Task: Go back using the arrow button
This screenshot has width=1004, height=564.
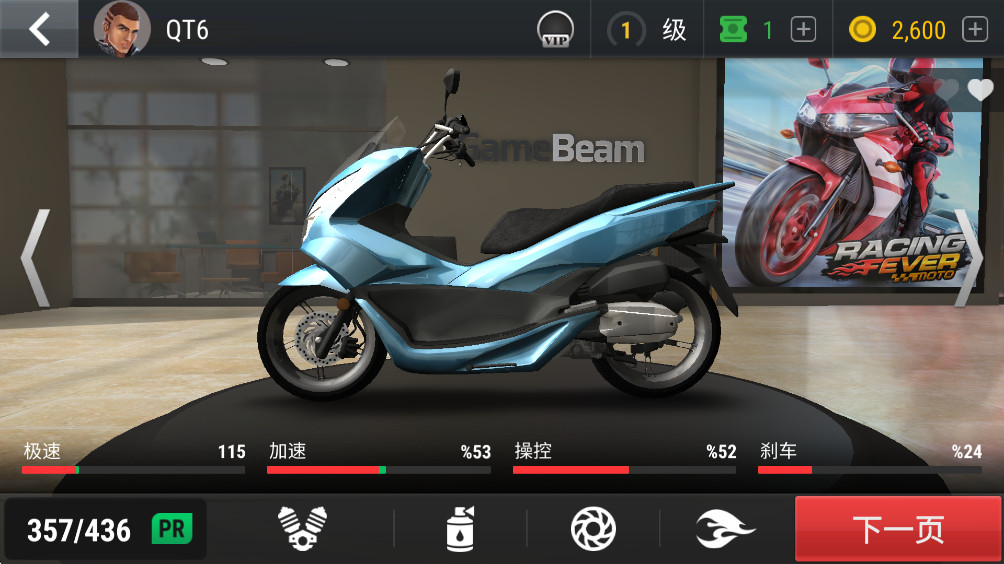Action: (39, 29)
